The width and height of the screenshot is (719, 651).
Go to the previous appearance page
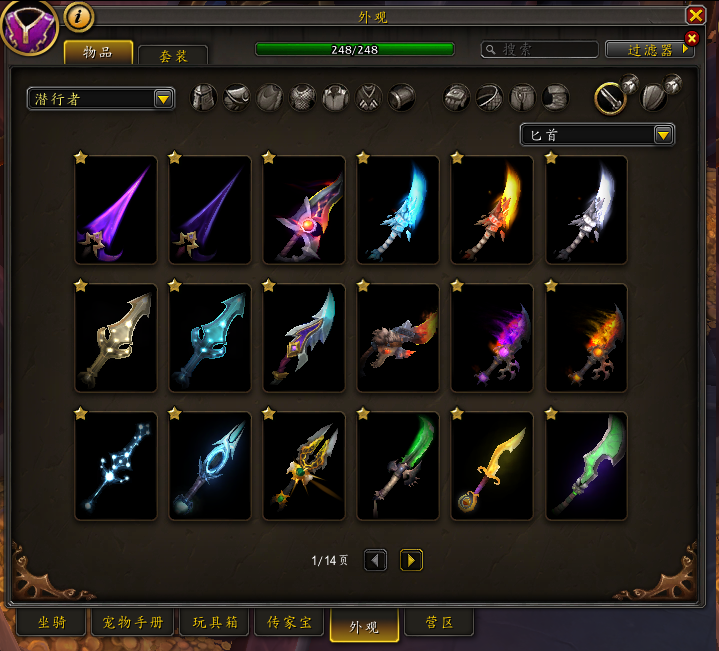click(x=375, y=560)
